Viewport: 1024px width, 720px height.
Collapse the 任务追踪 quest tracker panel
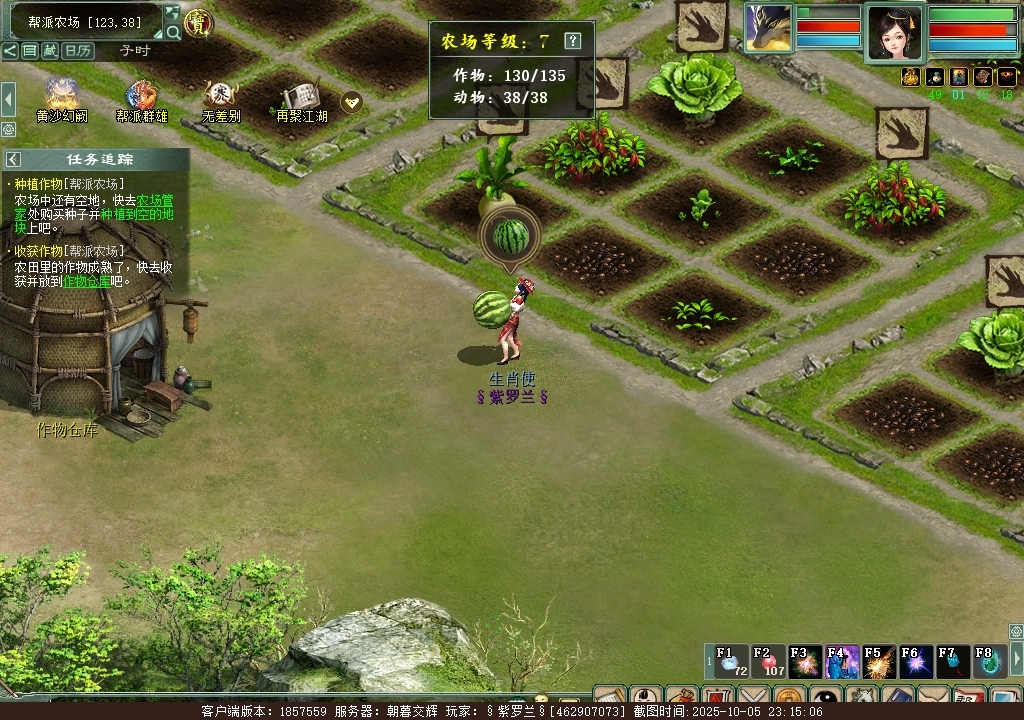(14, 159)
